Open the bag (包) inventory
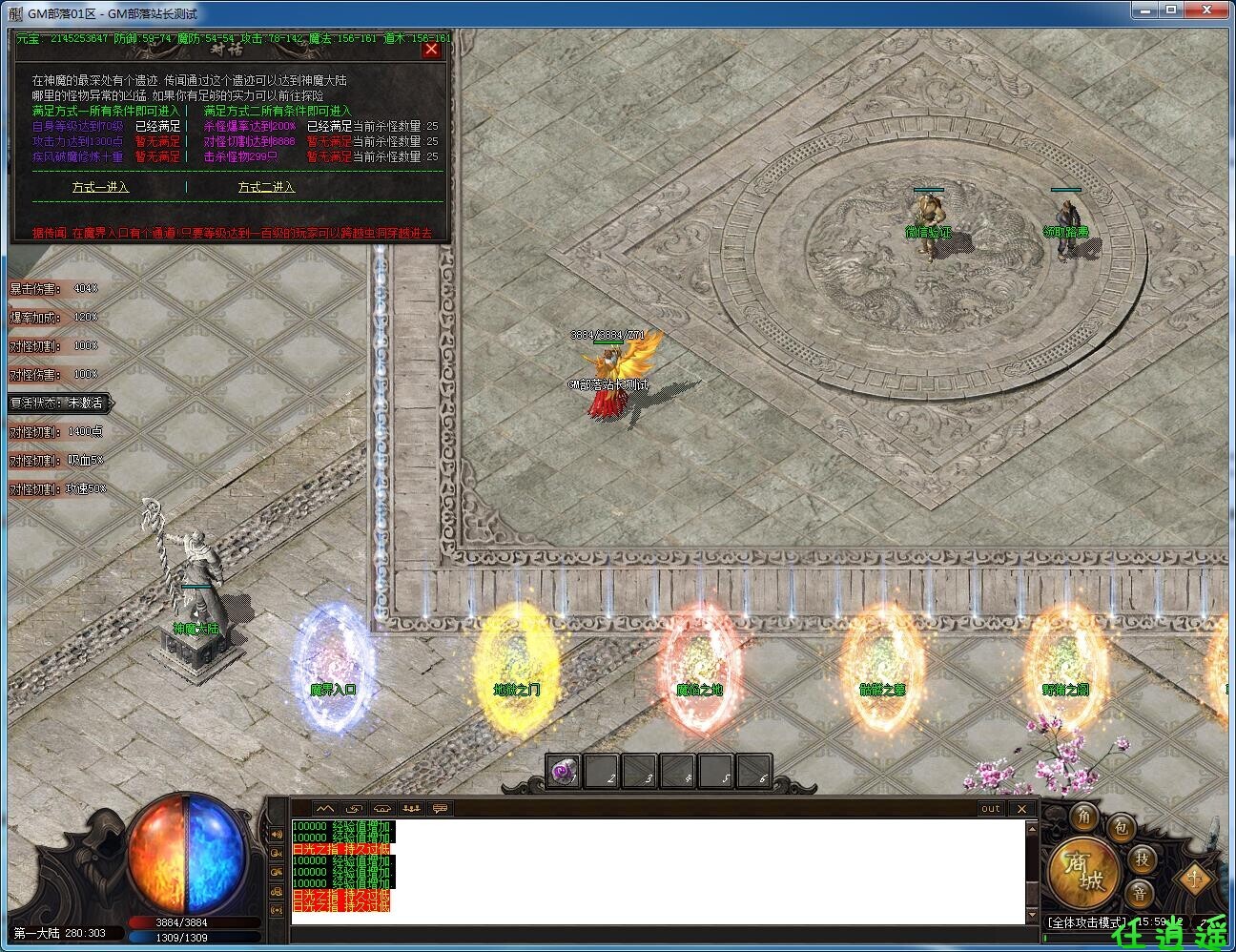The height and width of the screenshot is (952, 1236). coord(1122,828)
